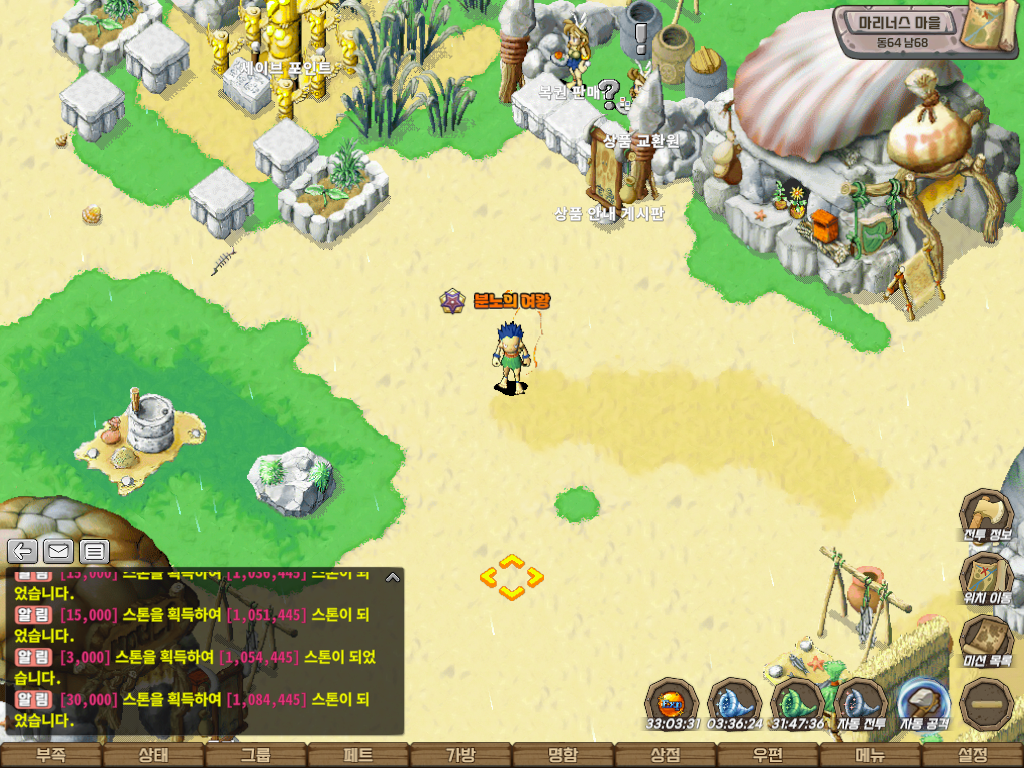The height and width of the screenshot is (768, 1024).
Task: Collapse the side icons with minus button
Action: pos(986,703)
